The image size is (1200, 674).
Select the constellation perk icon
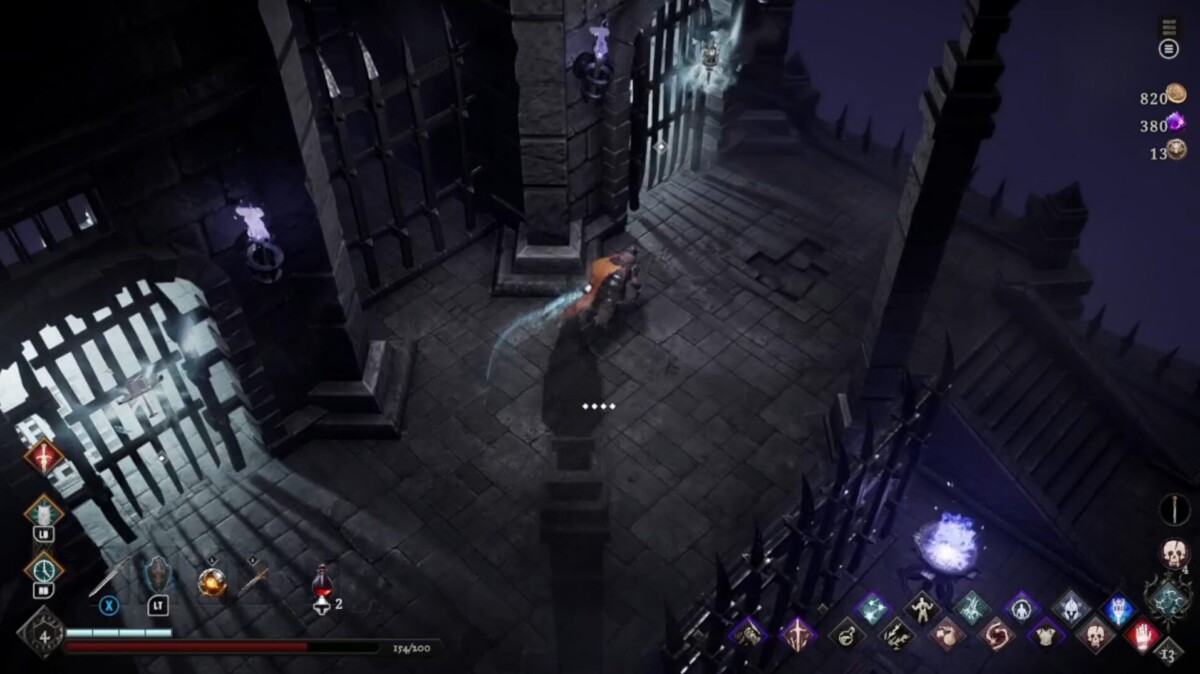tap(871, 607)
